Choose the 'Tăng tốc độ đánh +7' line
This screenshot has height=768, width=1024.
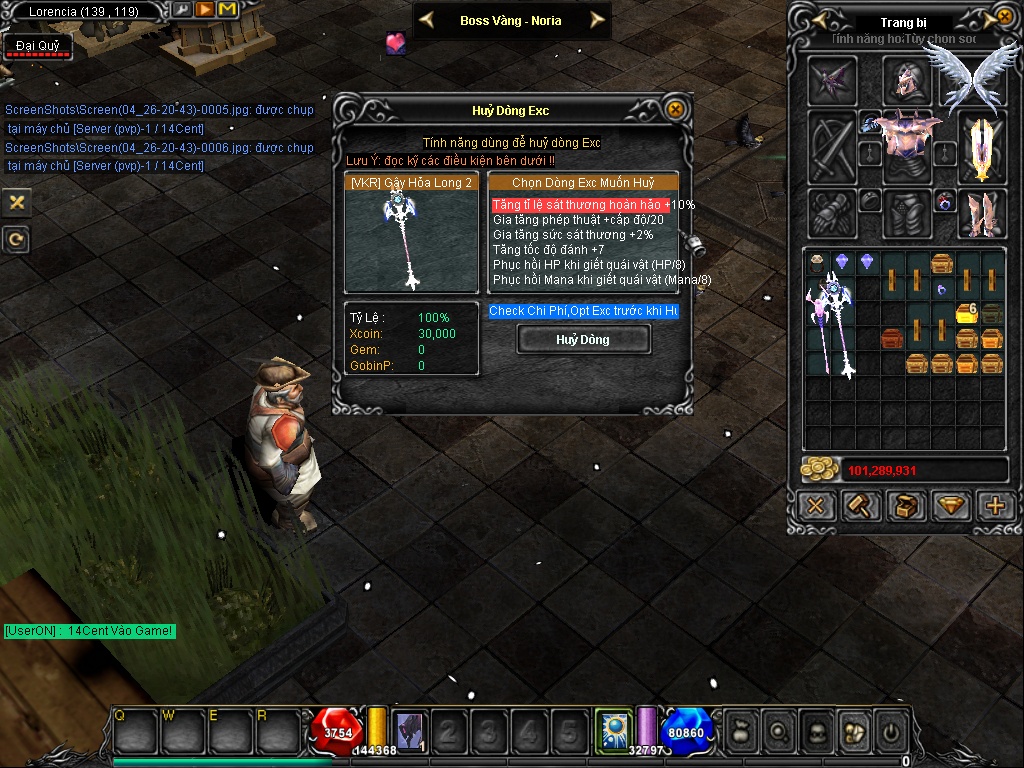click(548, 250)
